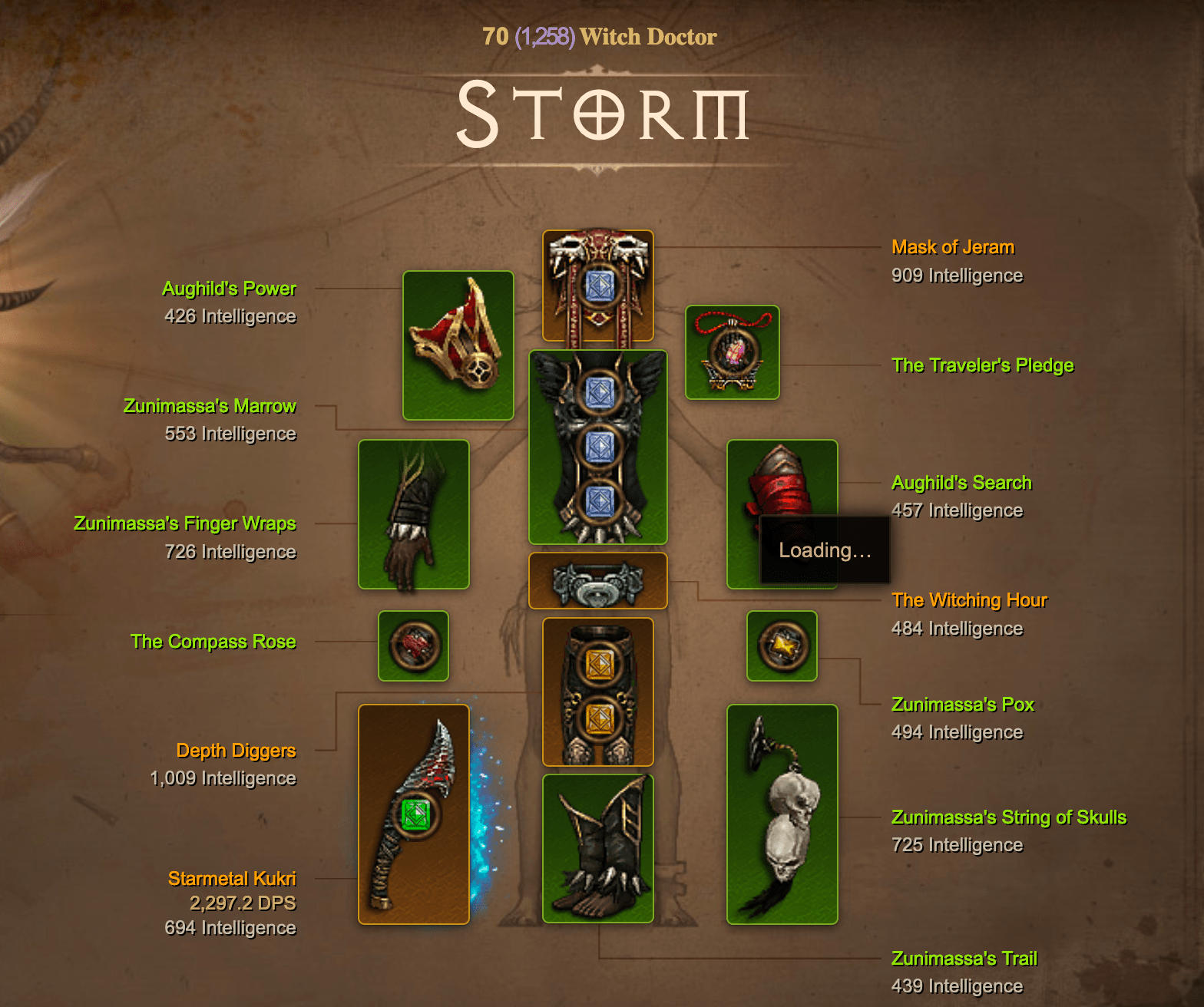
Task: Open the Depth Diggers text link
Action: click(x=236, y=750)
